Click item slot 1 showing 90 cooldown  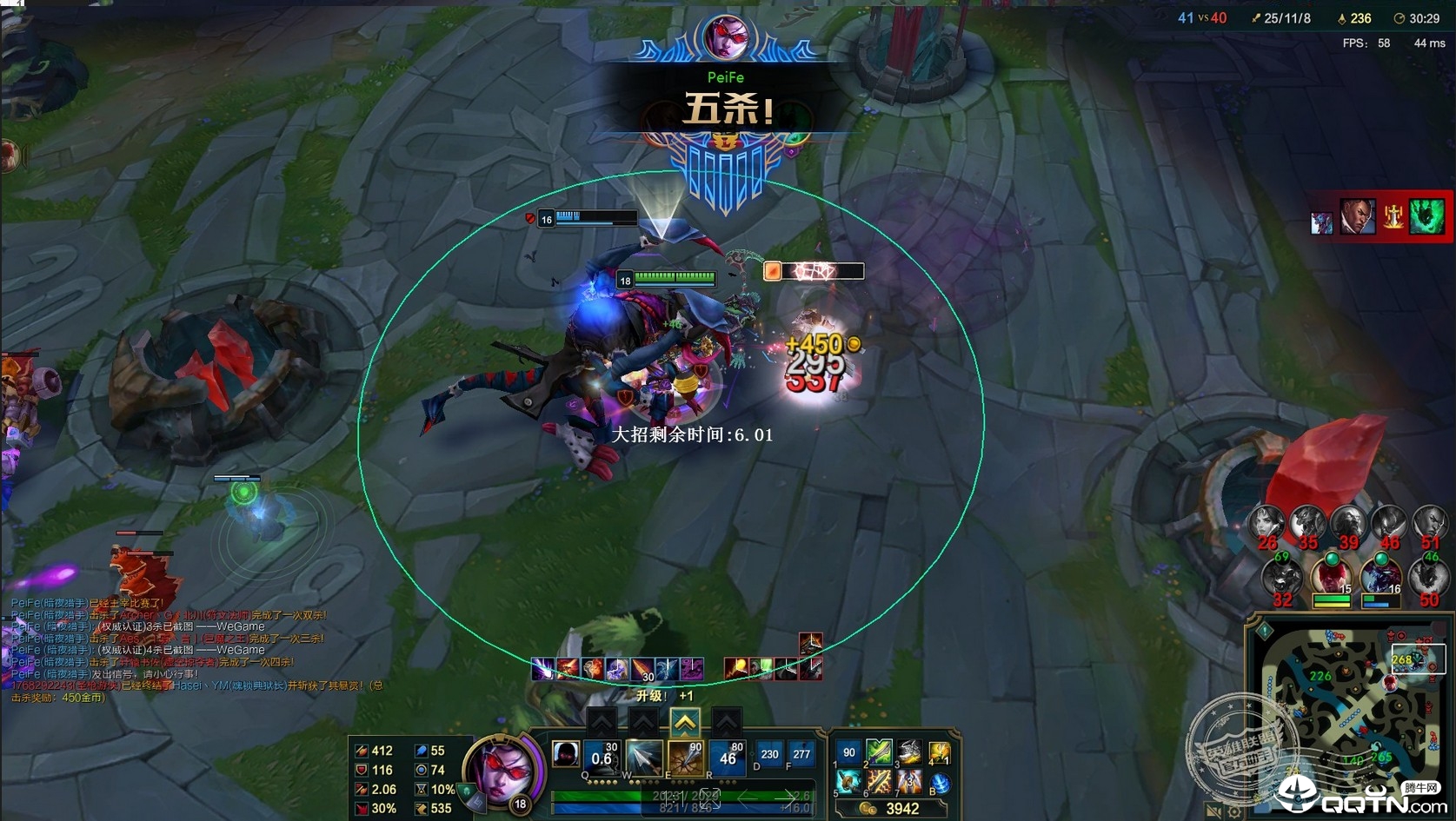coord(848,752)
